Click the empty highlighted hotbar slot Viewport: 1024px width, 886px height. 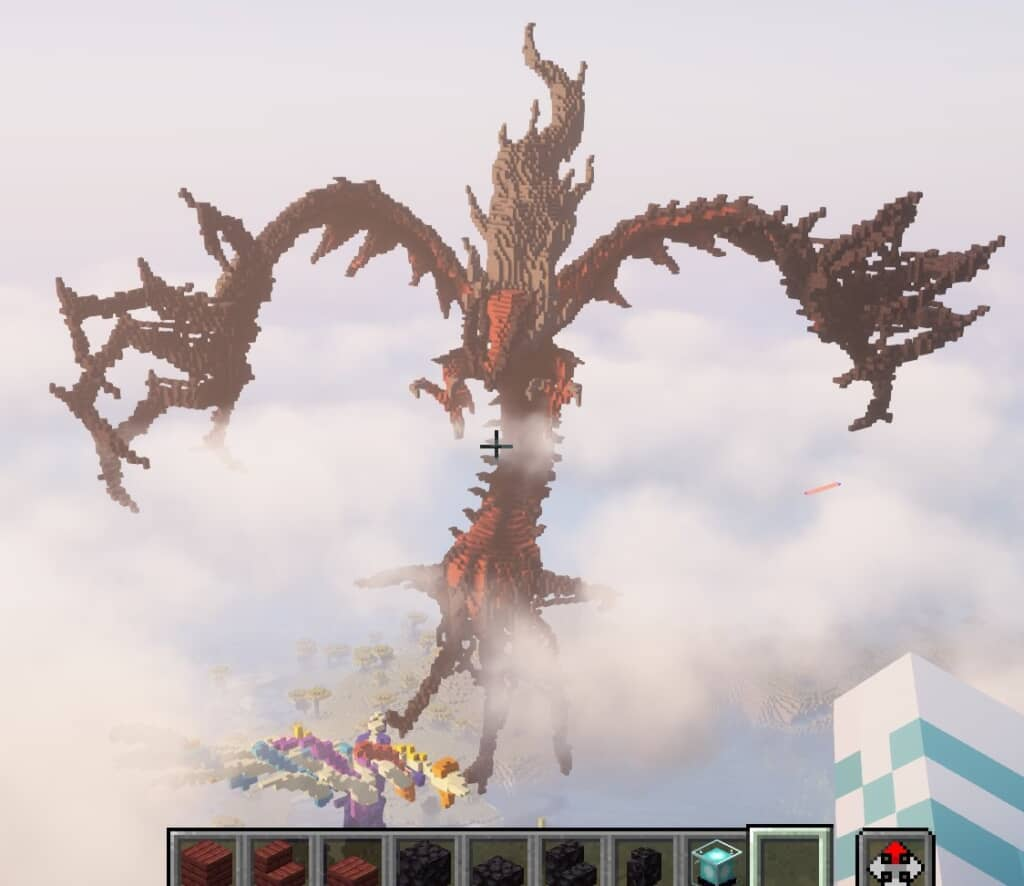pos(789,860)
